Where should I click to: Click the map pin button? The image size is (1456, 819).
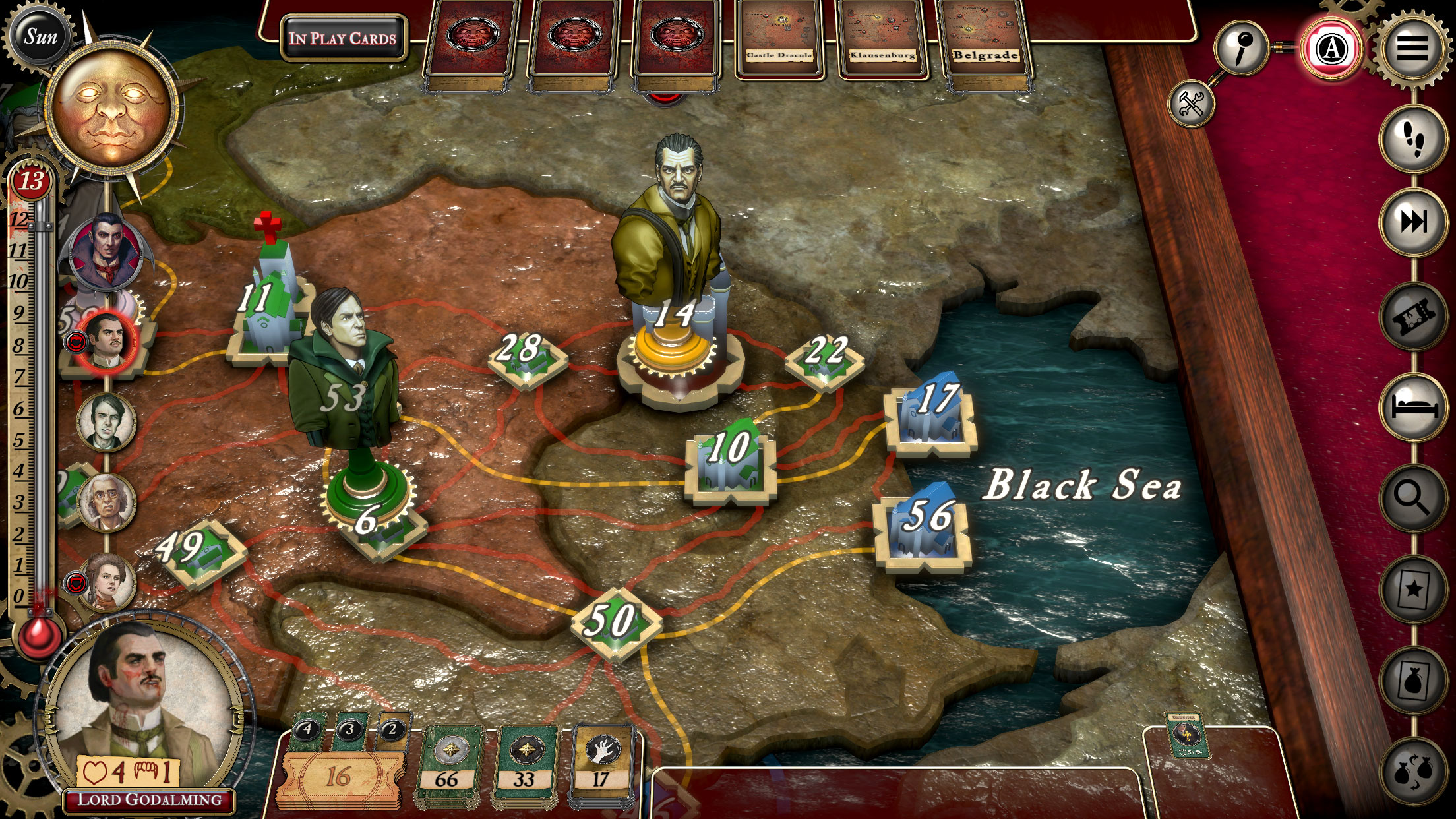click(1241, 46)
